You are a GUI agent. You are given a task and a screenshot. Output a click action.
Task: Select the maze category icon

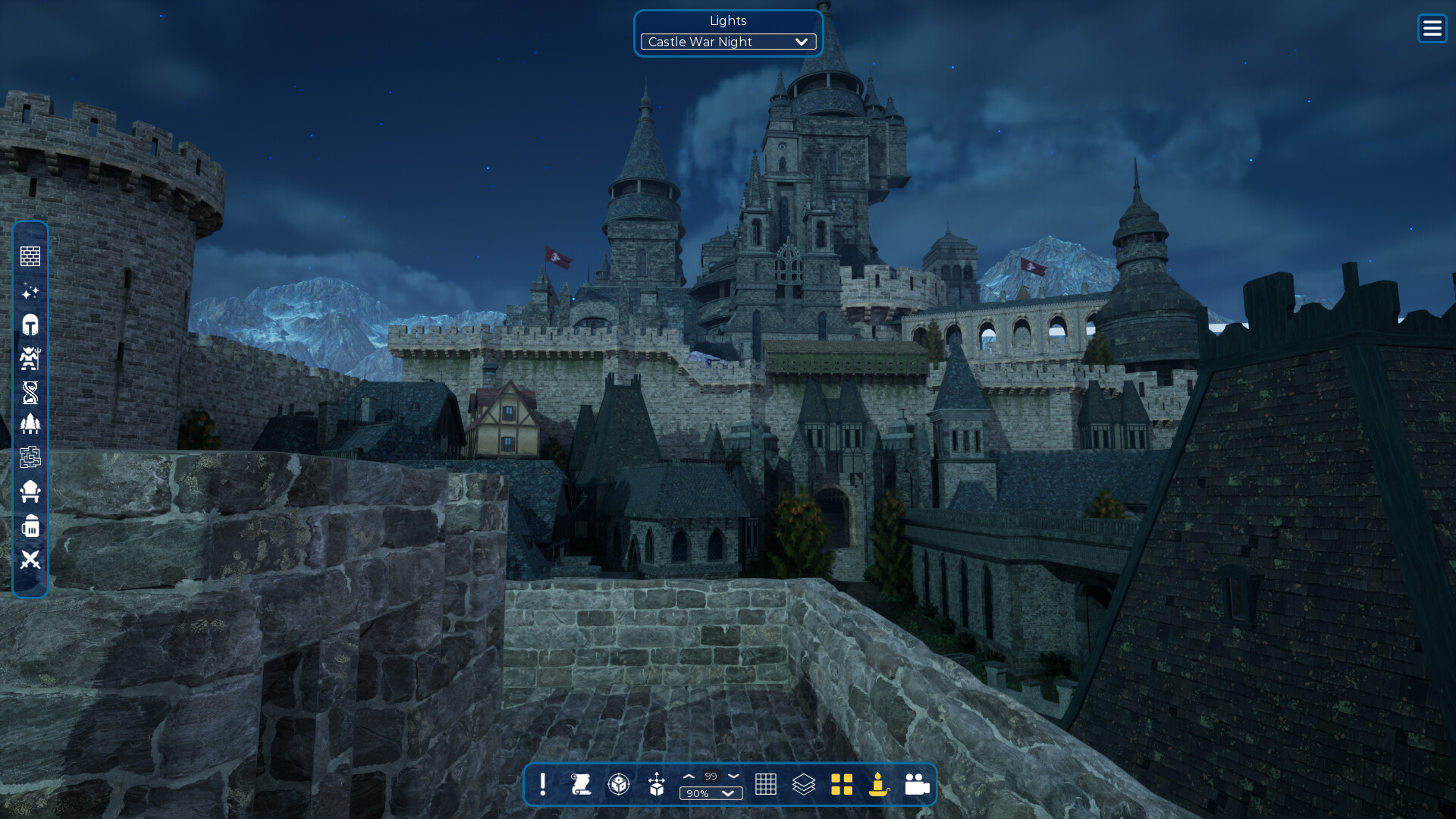pyautogui.click(x=30, y=457)
